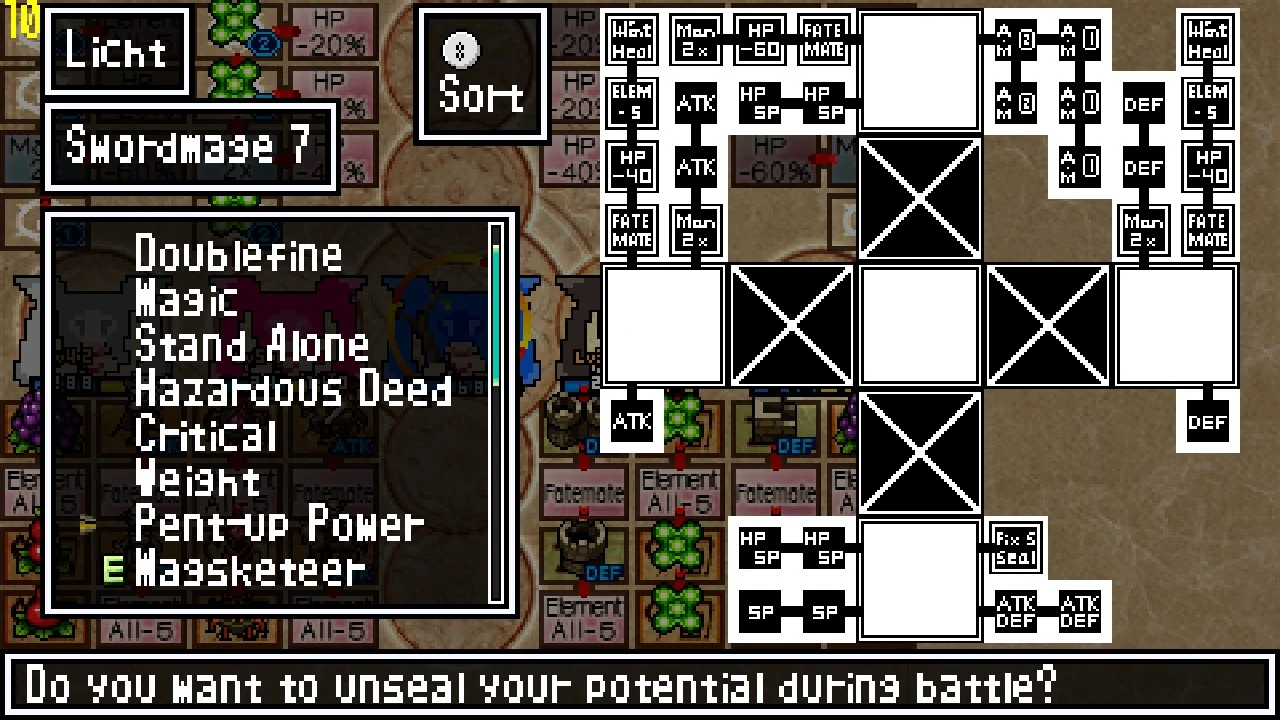Click the Swordmage 7 class label
The image size is (1280, 720).
tap(192, 147)
